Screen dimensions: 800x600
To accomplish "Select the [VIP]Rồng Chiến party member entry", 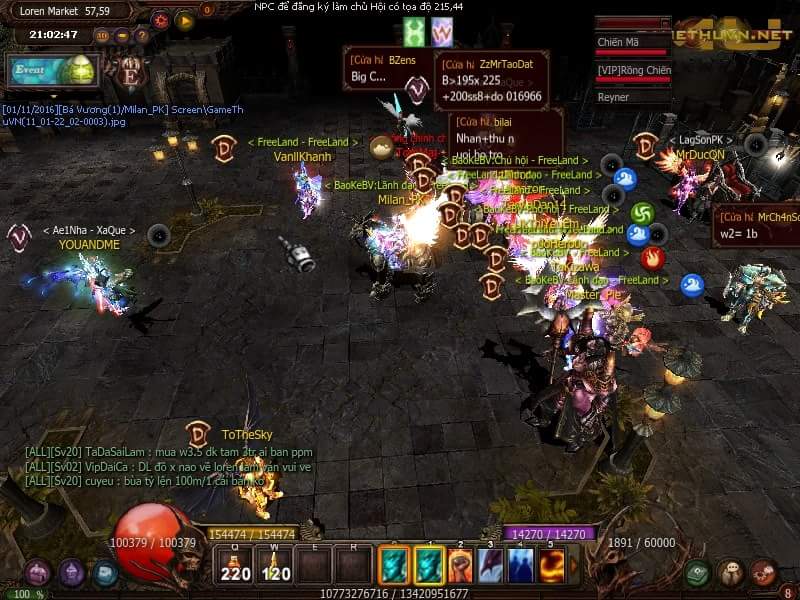I will [x=632, y=70].
